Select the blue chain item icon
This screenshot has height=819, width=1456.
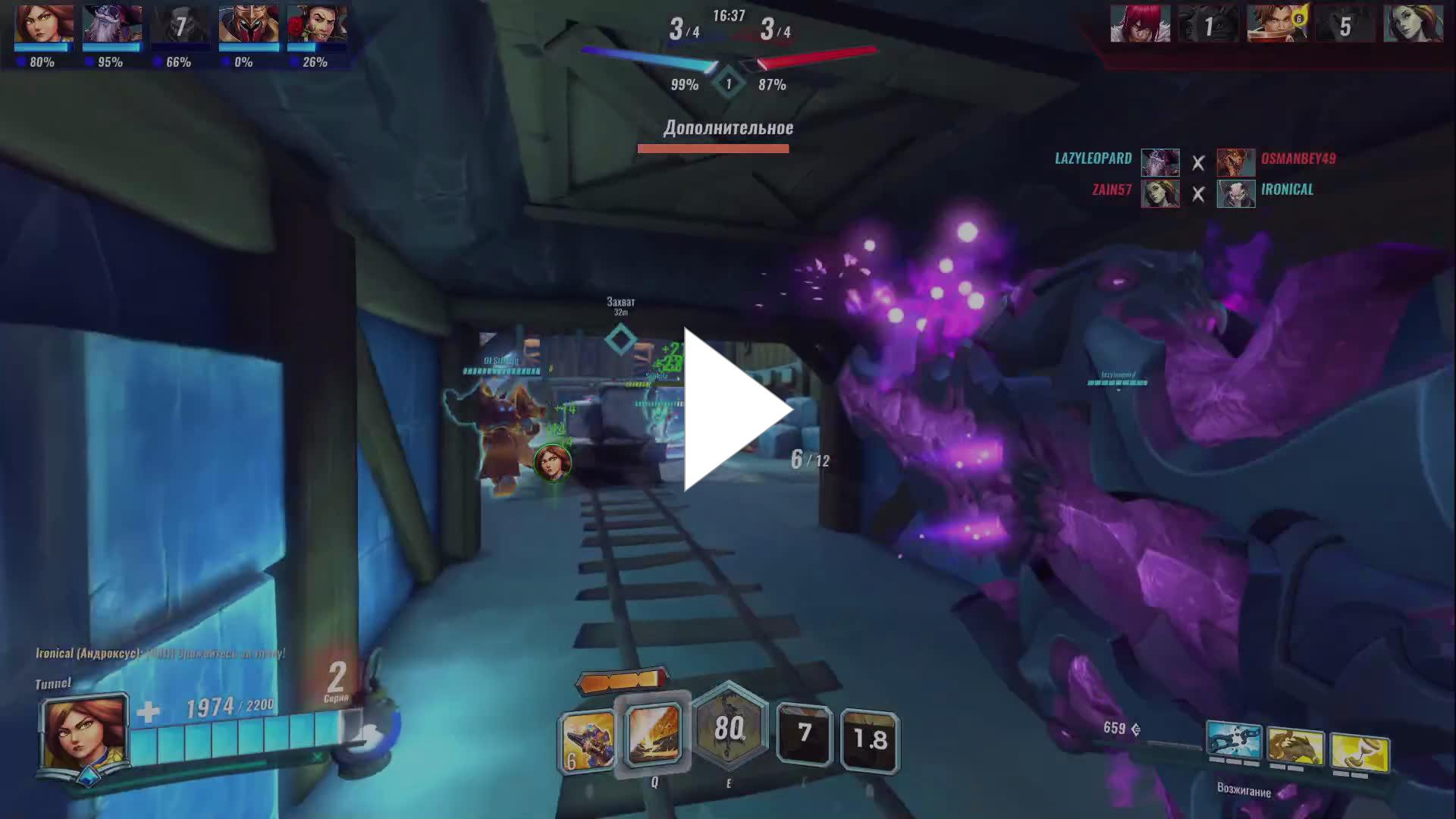1234,742
